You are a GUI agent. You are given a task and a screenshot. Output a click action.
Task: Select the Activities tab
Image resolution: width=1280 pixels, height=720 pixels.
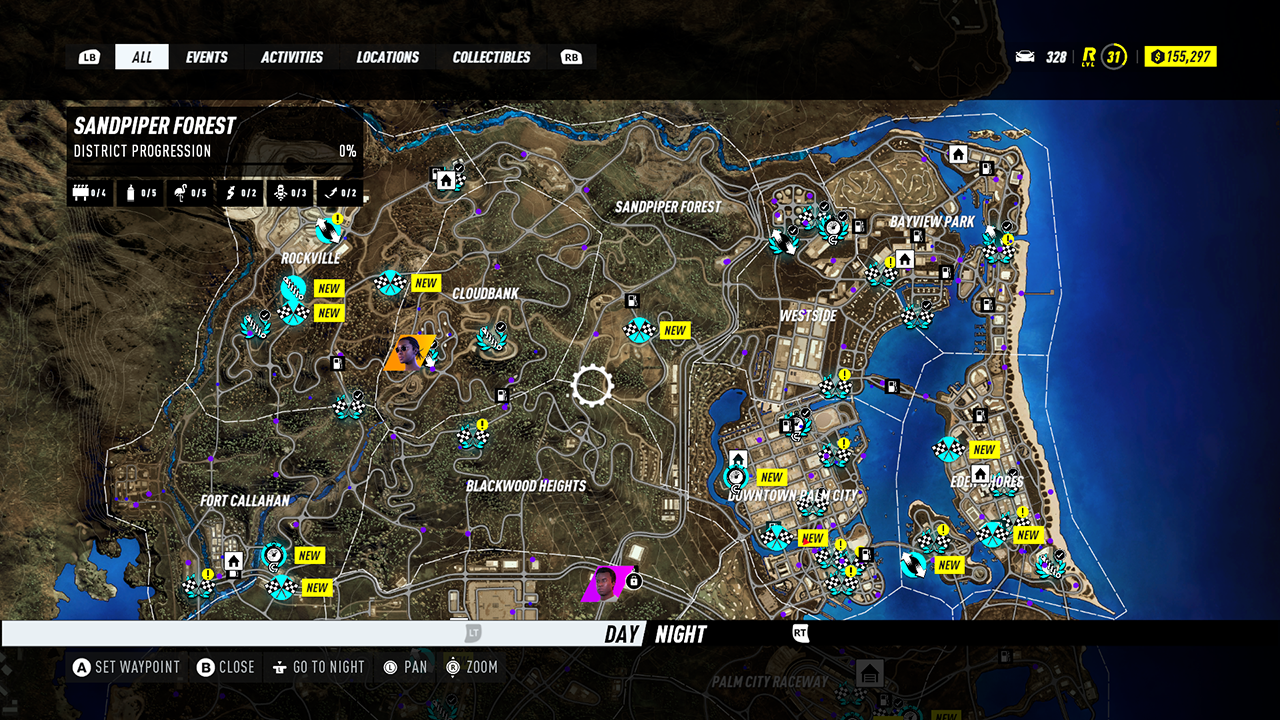[291, 57]
